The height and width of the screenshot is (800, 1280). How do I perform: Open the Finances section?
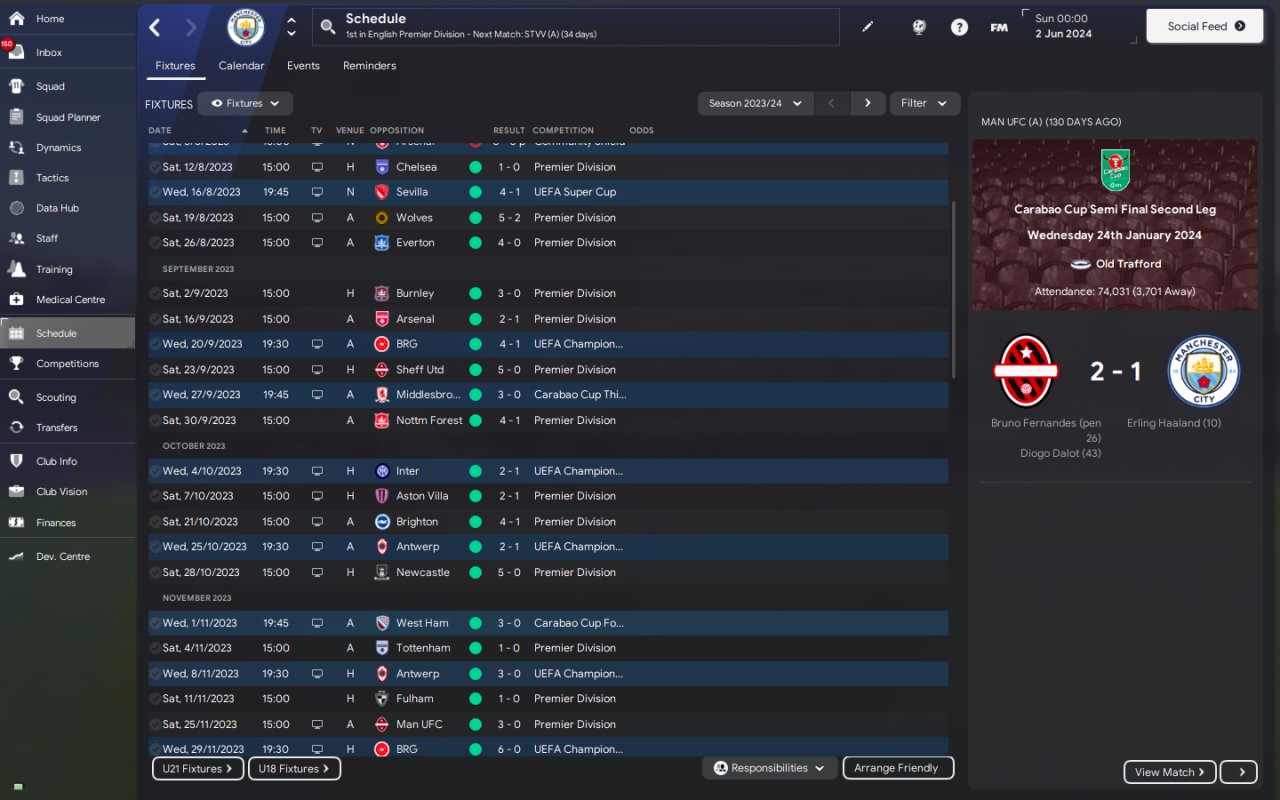coord(55,522)
